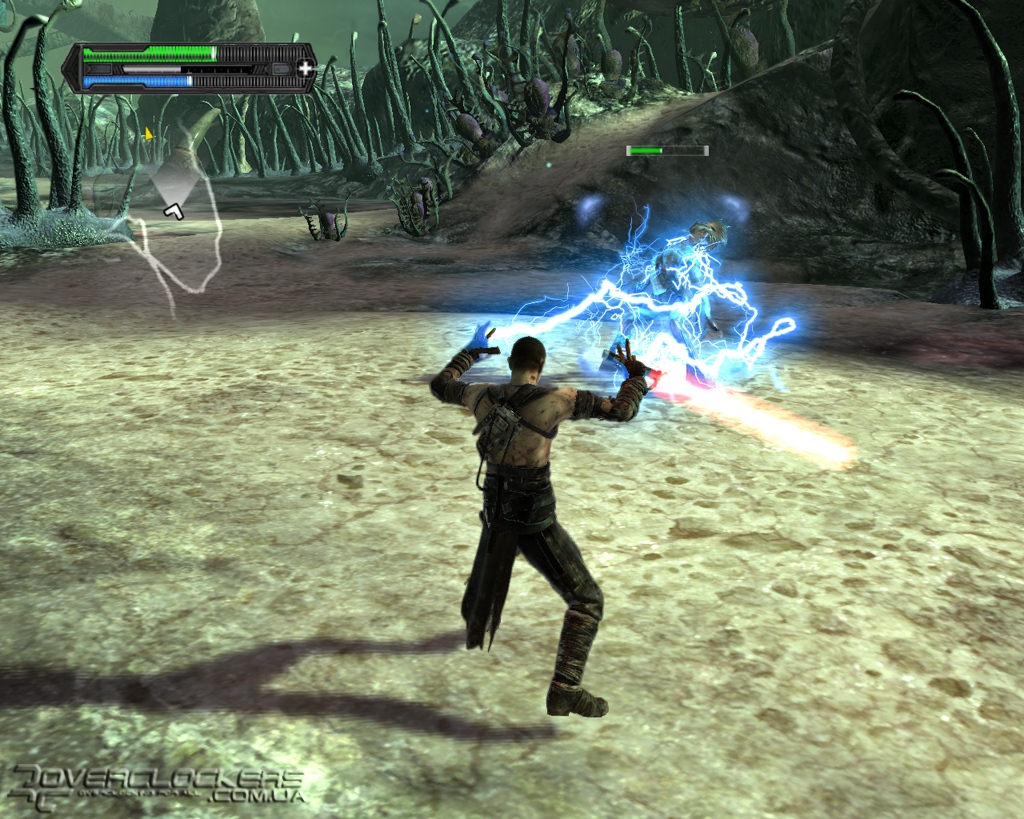Click the Overclockers.com.ua watermark logo
The width and height of the screenshot is (1024, 819).
155,785
